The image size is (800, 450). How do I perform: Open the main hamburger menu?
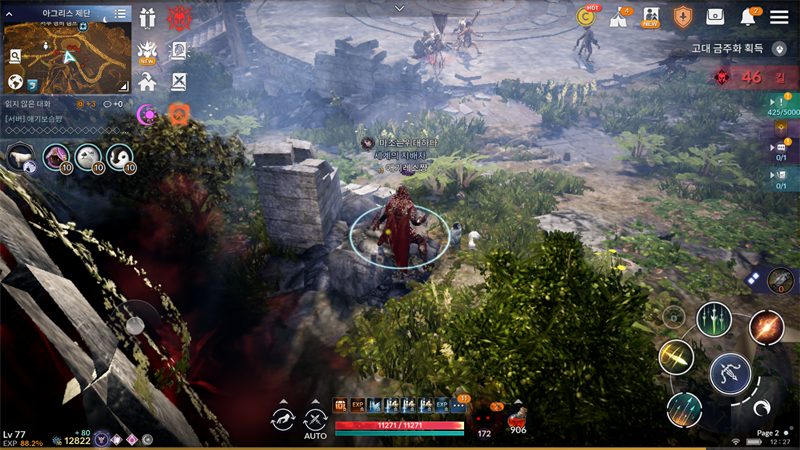click(x=779, y=16)
